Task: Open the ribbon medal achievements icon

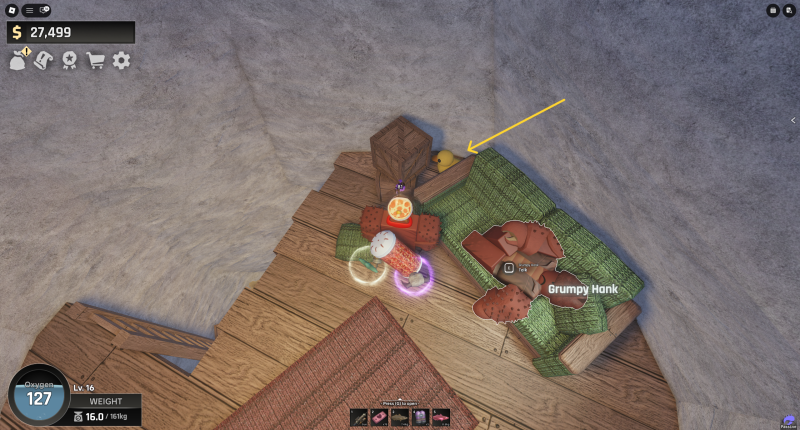Action: click(70, 60)
